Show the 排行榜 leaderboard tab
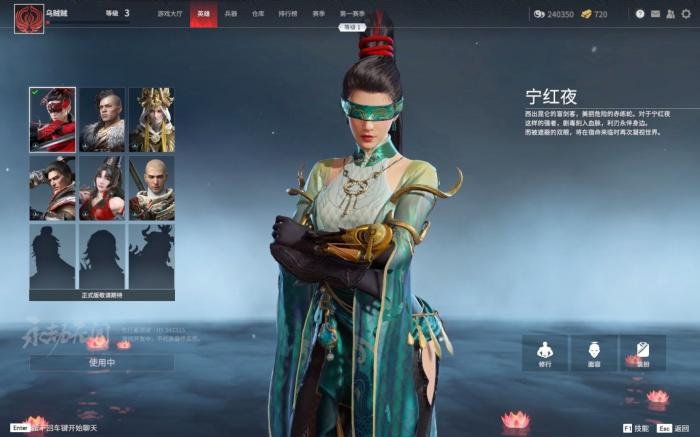700x437 pixels. [x=287, y=14]
